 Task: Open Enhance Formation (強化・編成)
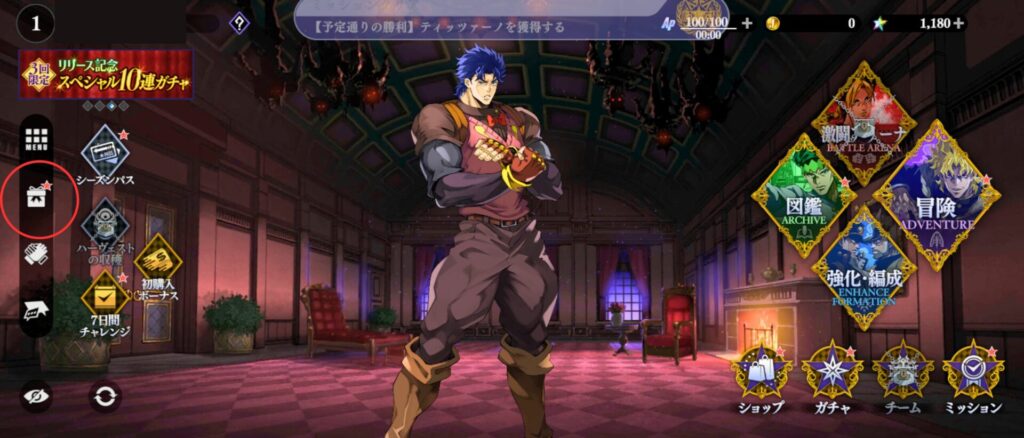(863, 268)
